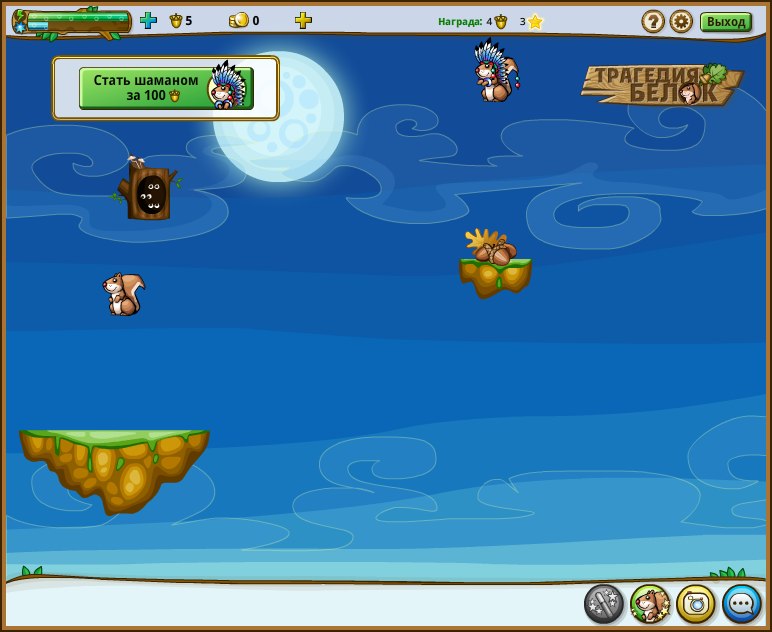The image size is (772, 632).
Task: Select the grey magic wand button
Action: [x=604, y=603]
